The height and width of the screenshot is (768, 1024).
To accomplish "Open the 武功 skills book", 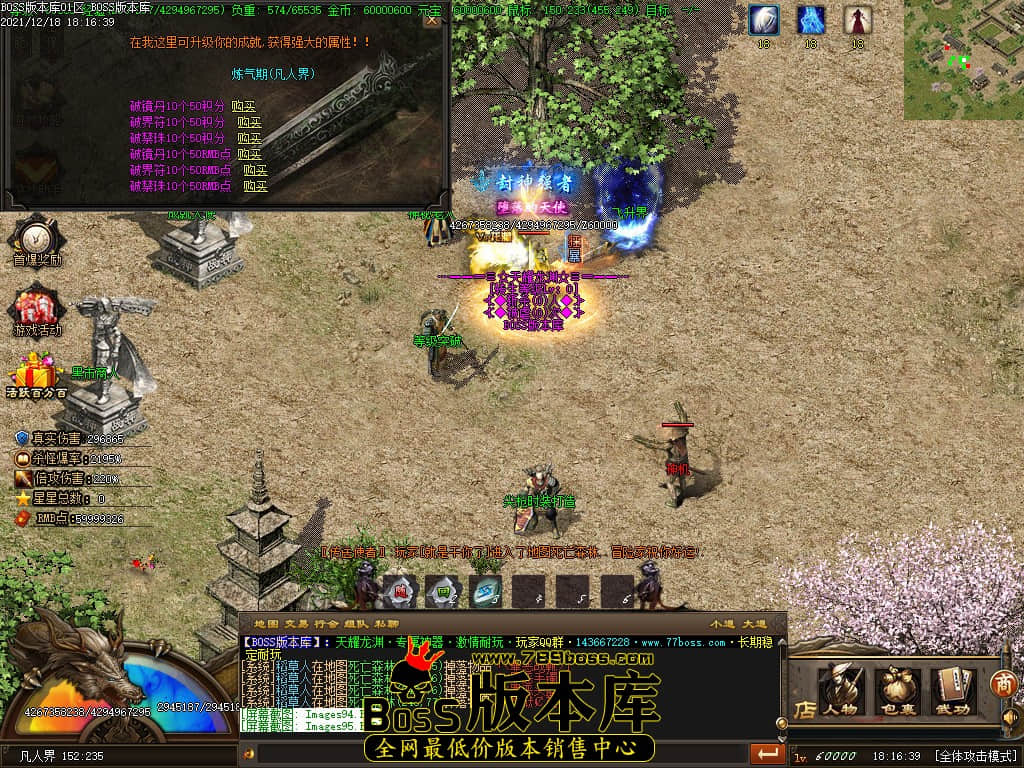I will (953, 691).
